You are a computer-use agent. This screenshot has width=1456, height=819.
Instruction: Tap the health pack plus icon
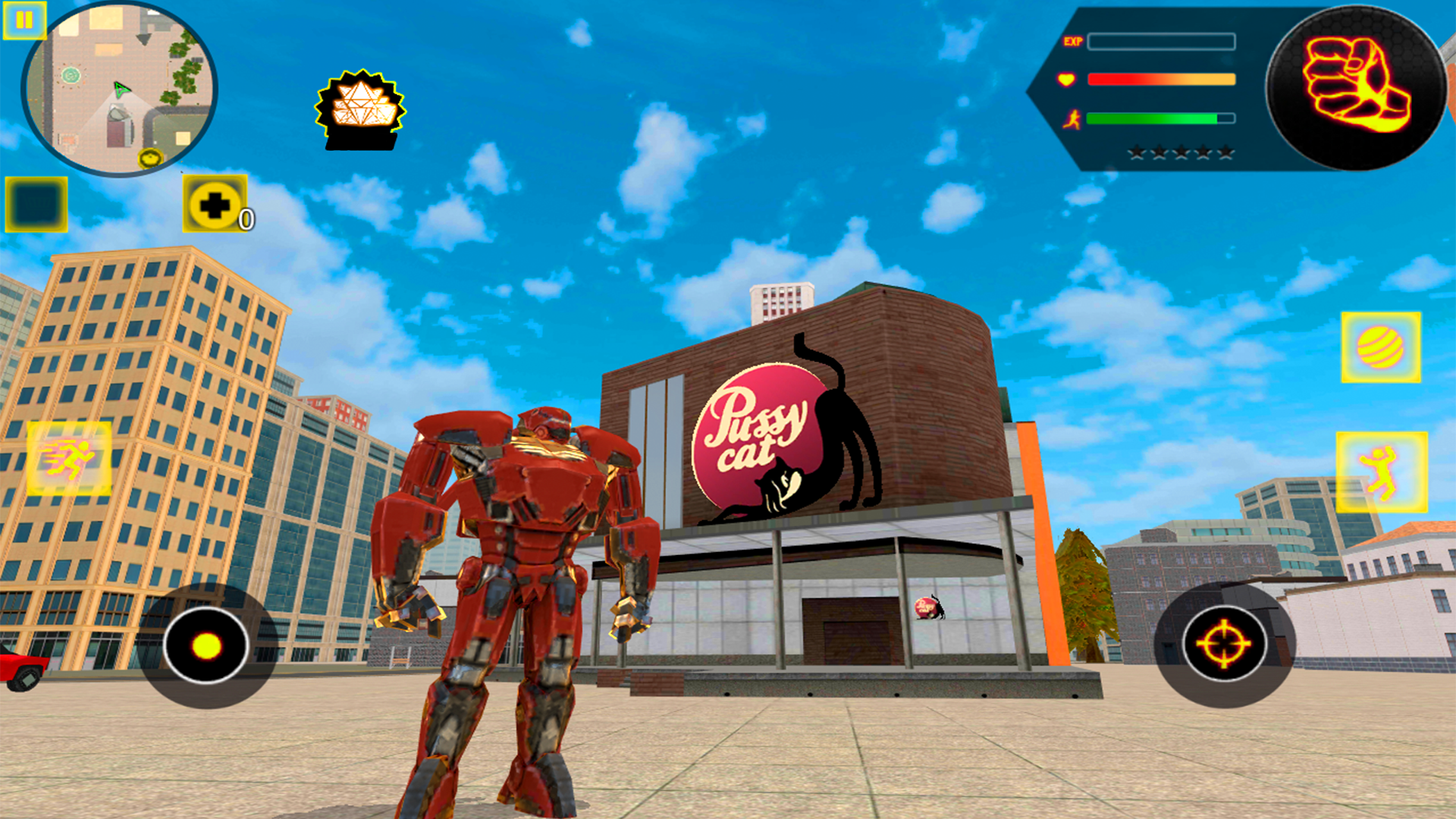point(215,203)
